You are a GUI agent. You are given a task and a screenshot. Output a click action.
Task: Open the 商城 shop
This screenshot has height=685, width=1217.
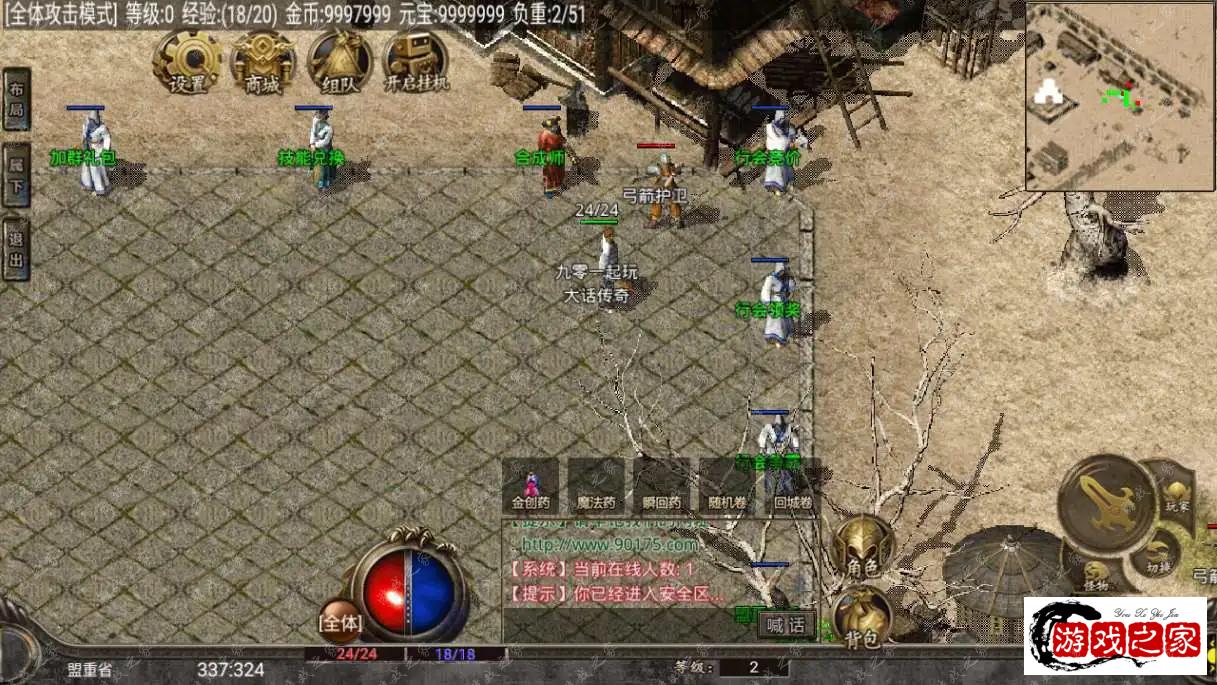point(263,60)
